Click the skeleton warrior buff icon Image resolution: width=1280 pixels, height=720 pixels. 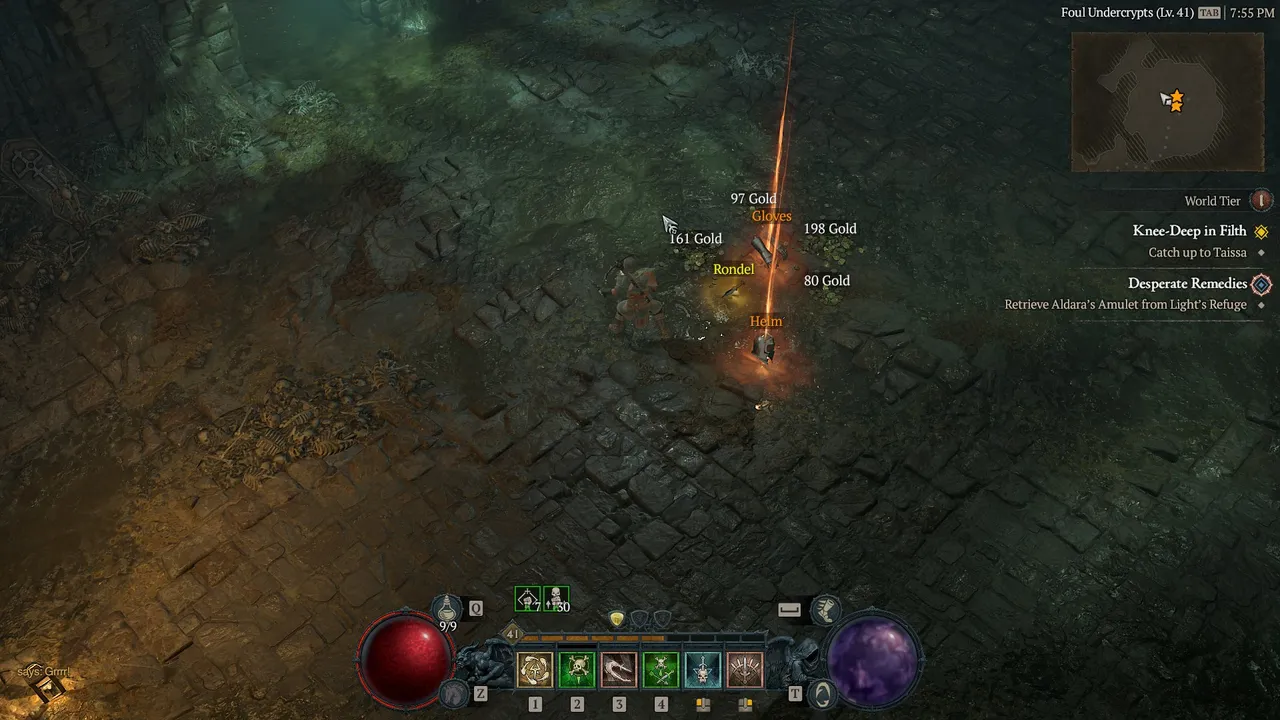click(x=527, y=599)
